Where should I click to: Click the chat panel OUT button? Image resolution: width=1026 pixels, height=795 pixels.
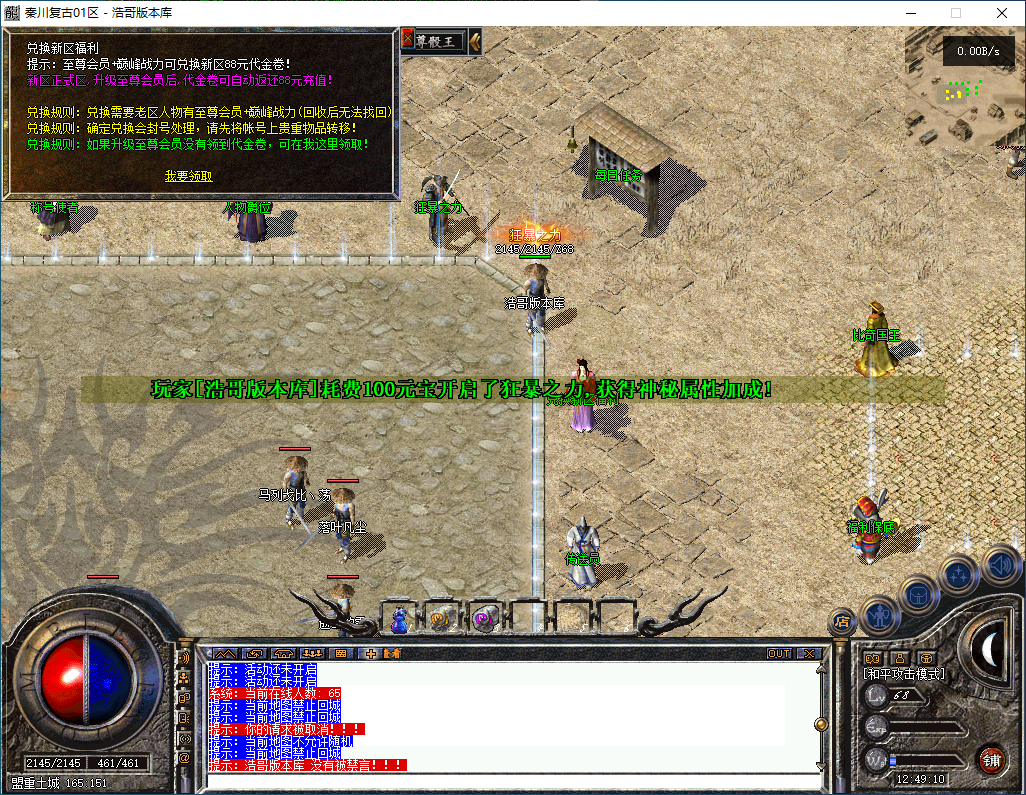(779, 654)
